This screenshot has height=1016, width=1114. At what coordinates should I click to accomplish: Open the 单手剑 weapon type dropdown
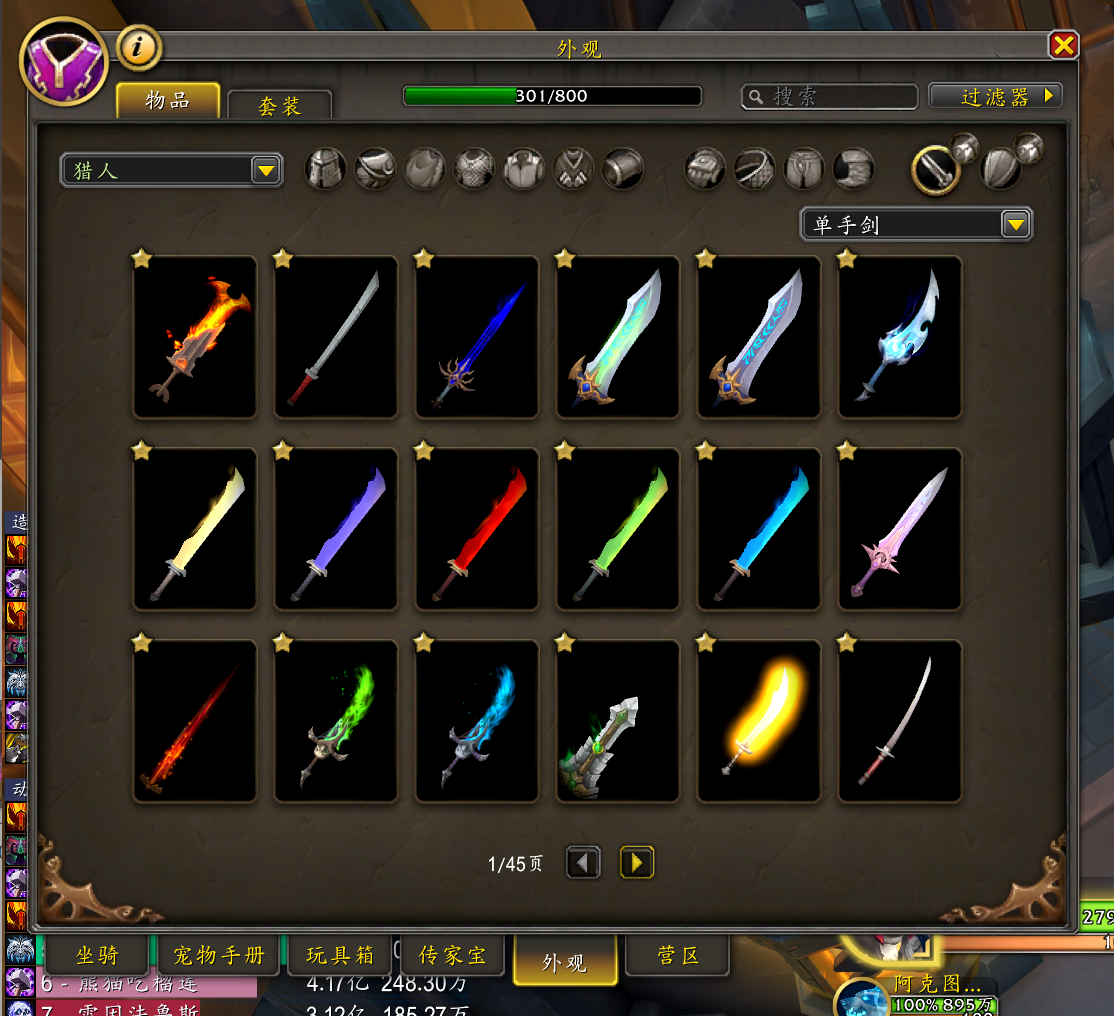[916, 225]
